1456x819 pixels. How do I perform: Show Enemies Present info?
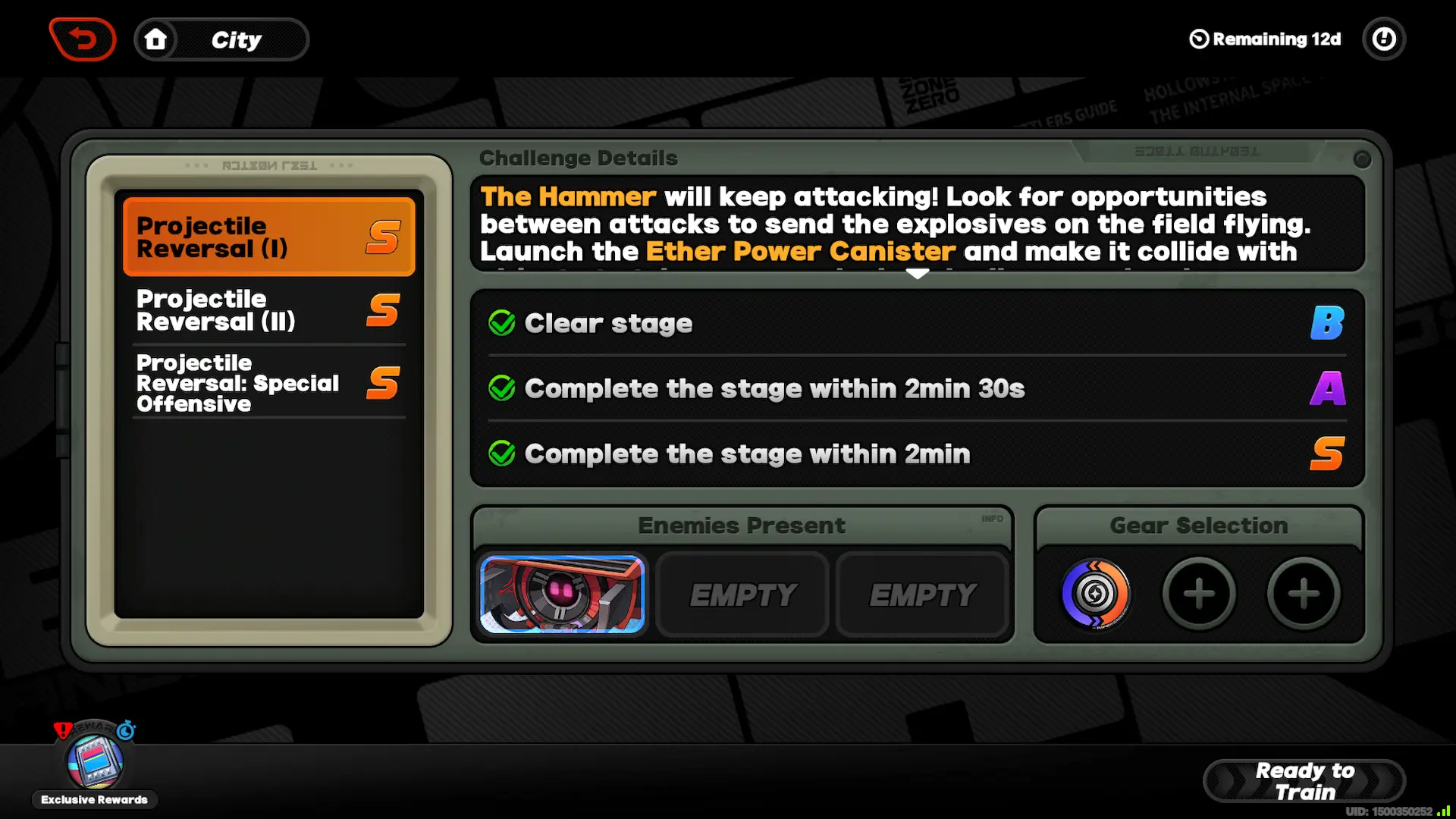click(x=992, y=519)
